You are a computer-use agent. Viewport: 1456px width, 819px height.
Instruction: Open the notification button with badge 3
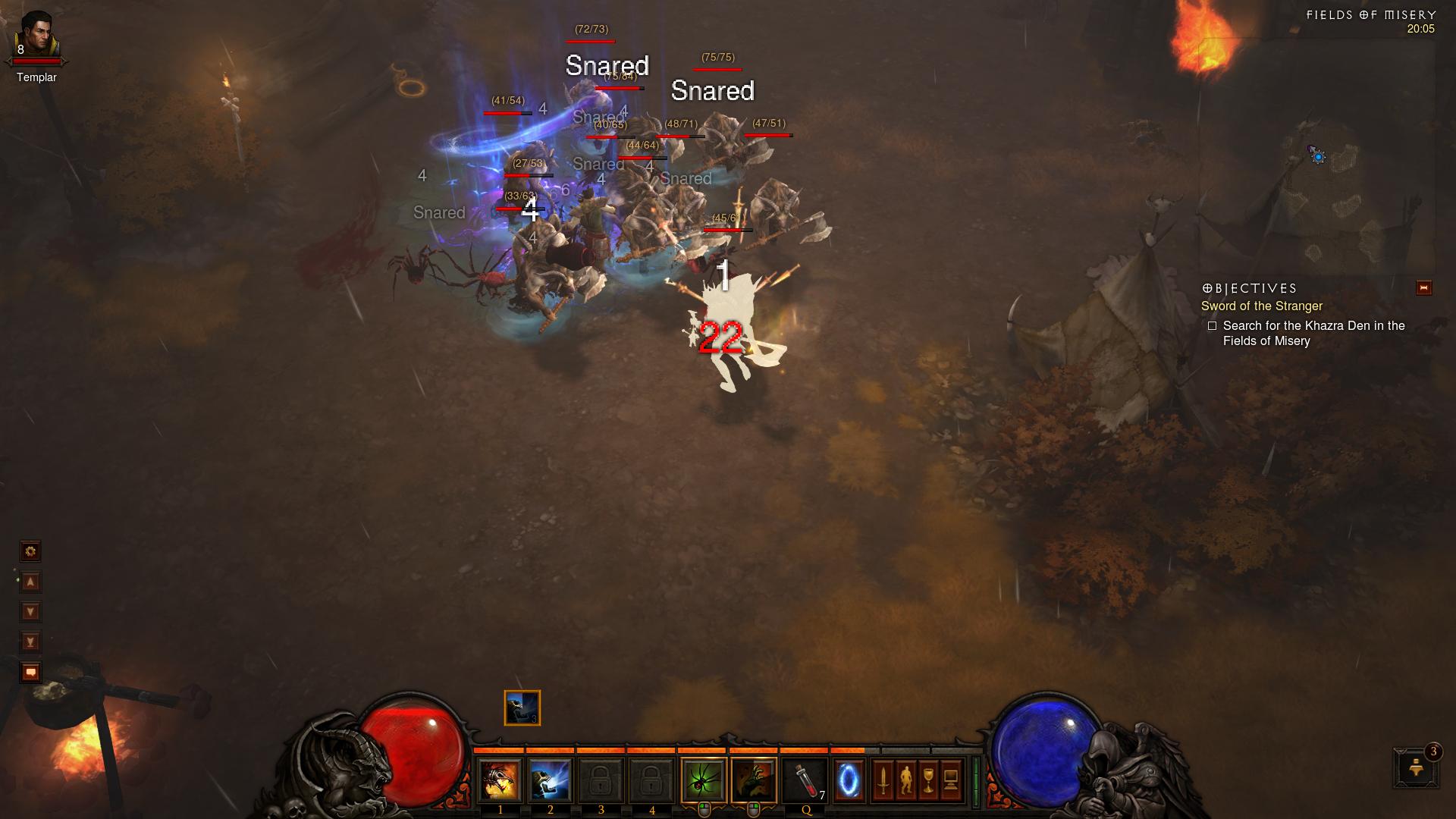coord(1415,767)
